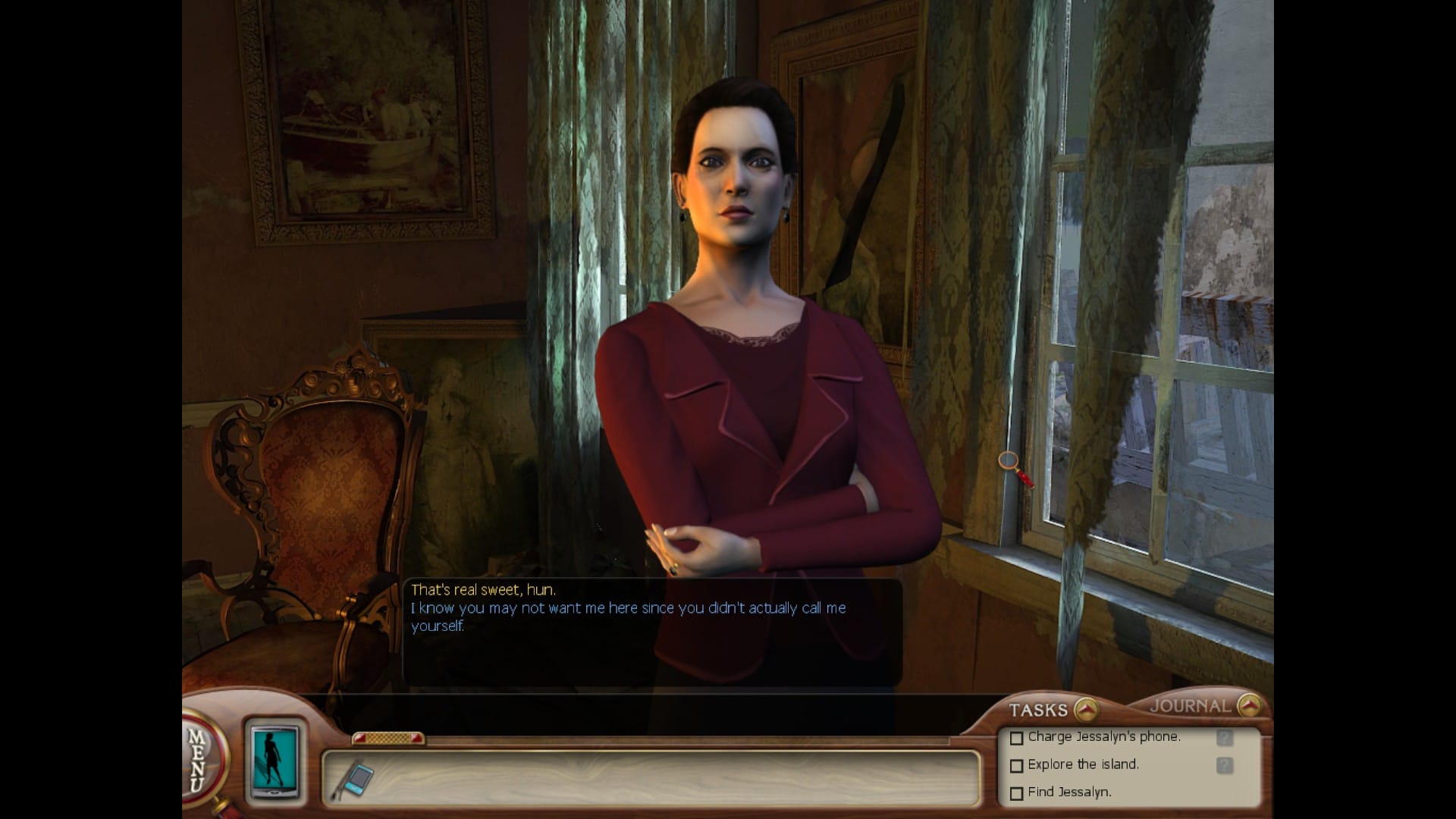Click the right red inventory scroll arrow

point(416,737)
